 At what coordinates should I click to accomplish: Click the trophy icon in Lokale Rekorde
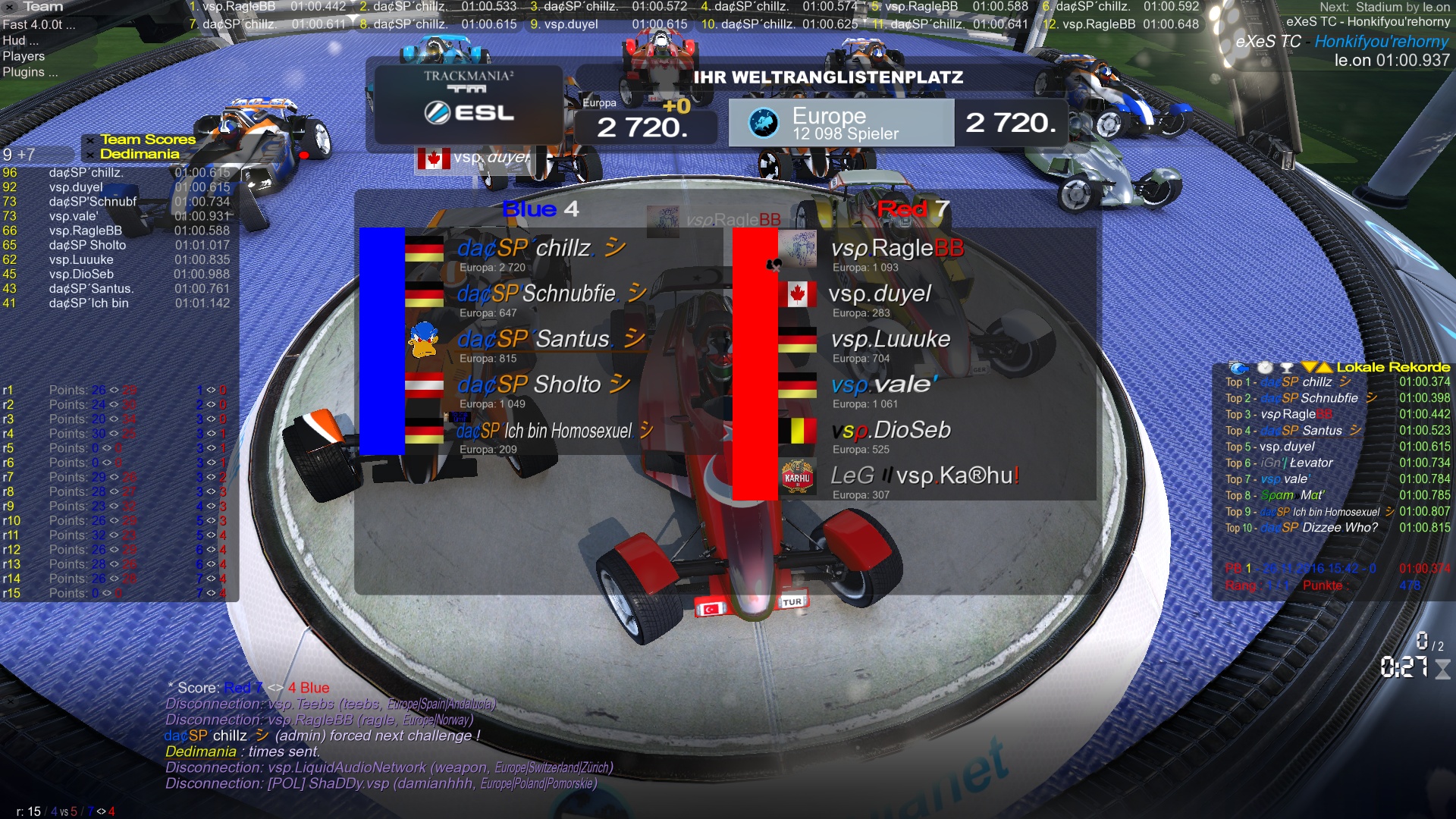(1286, 368)
